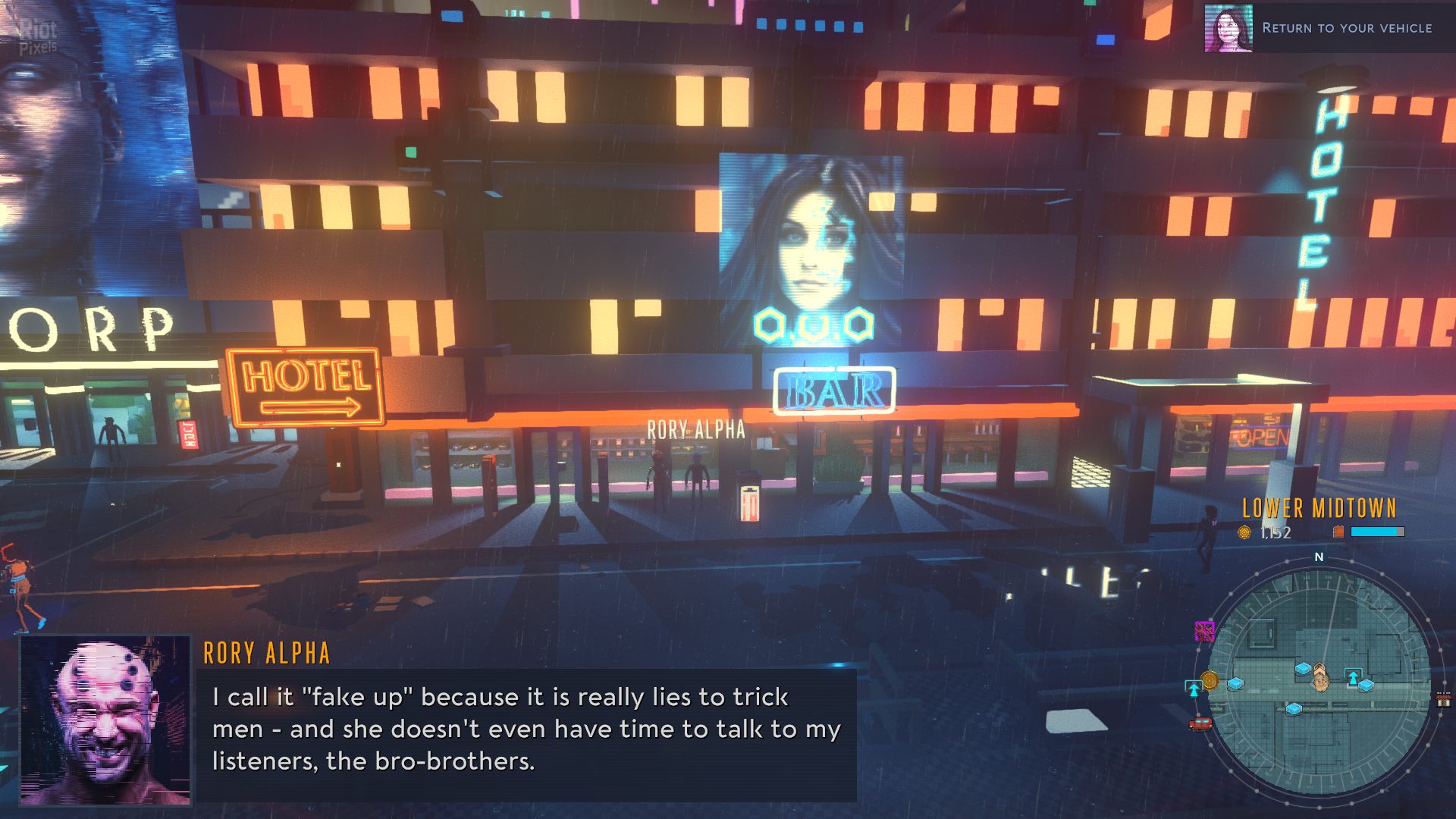Image resolution: width=1456 pixels, height=819 pixels.
Task: Select the shop marker on minimap edge
Action: tap(1443, 699)
